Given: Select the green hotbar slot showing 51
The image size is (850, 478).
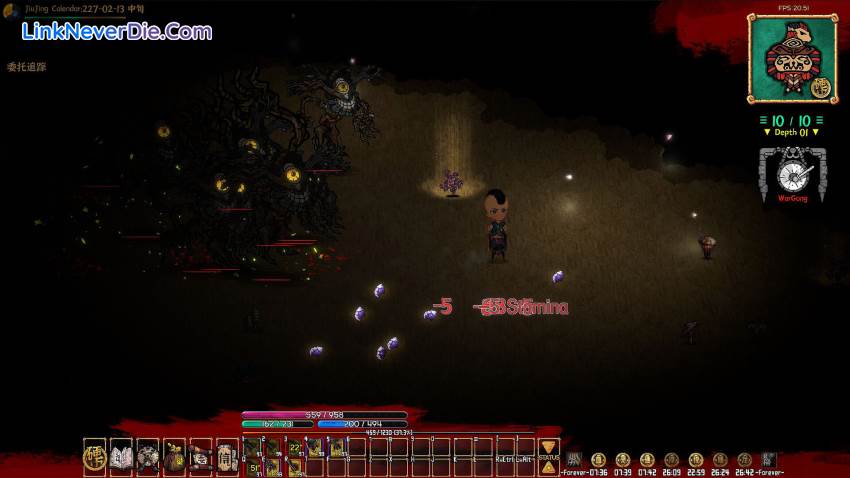Looking at the screenshot, I should (x=253, y=467).
